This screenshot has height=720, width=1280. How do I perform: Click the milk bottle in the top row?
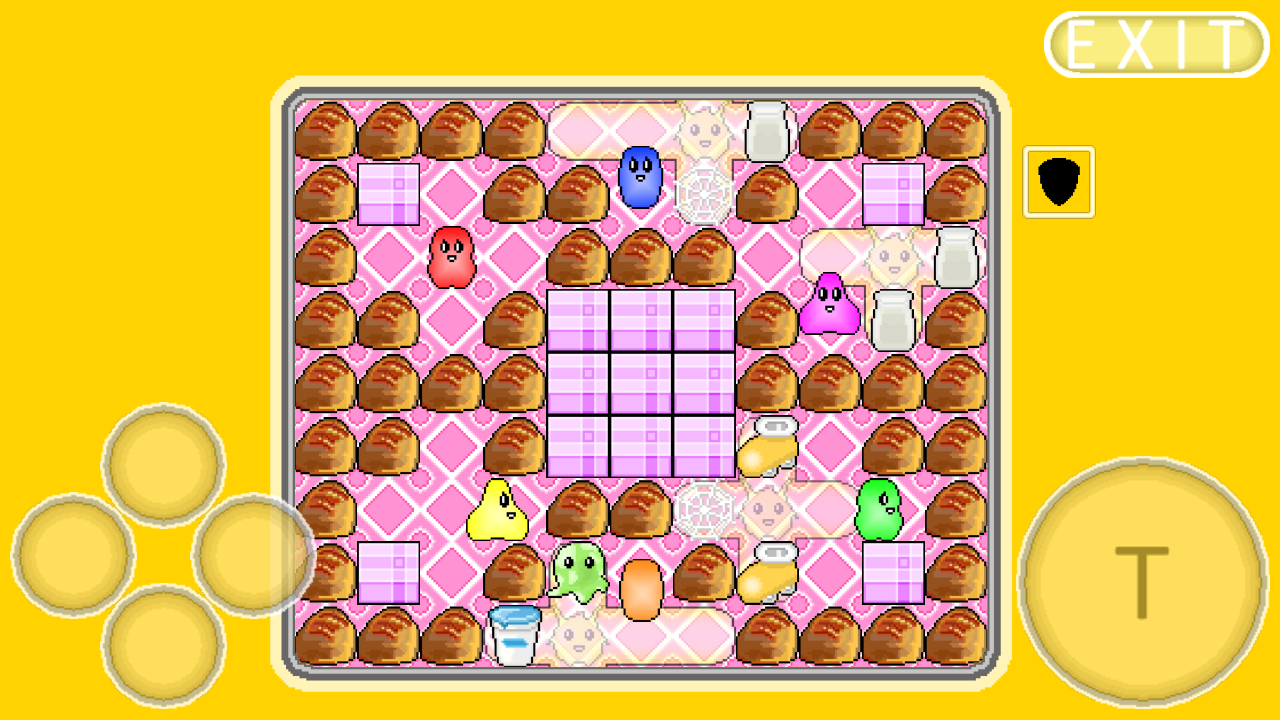coord(766,130)
